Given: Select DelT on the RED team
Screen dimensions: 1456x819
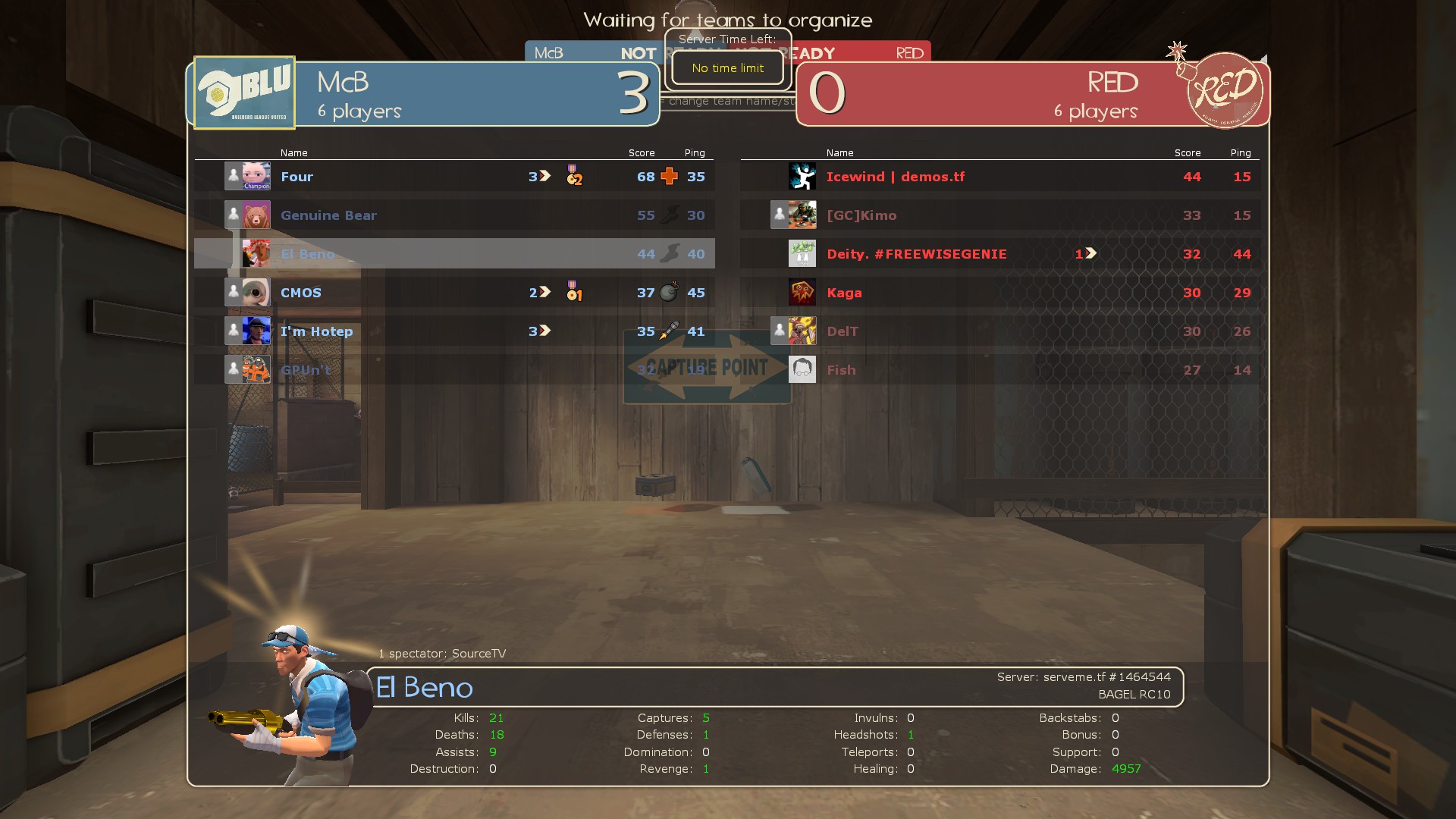Looking at the screenshot, I should tap(843, 331).
